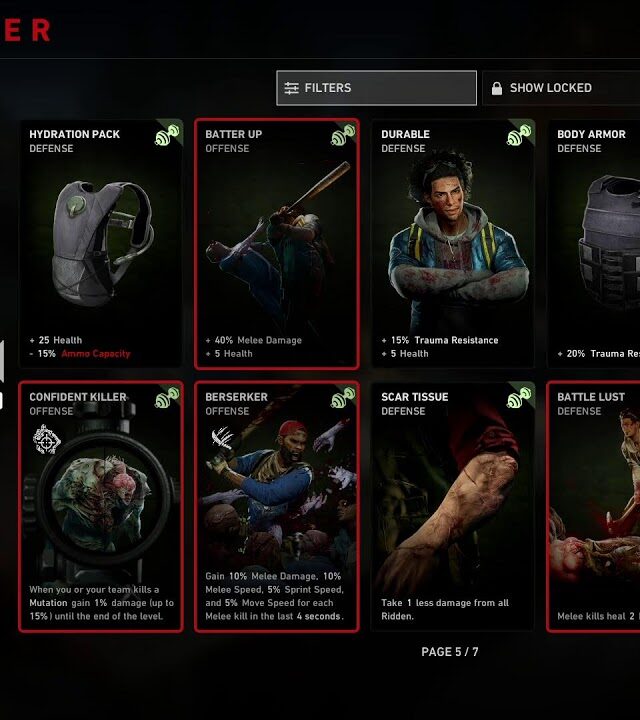Choose the Confident Killer card
The width and height of the screenshot is (640, 720).
101,507
